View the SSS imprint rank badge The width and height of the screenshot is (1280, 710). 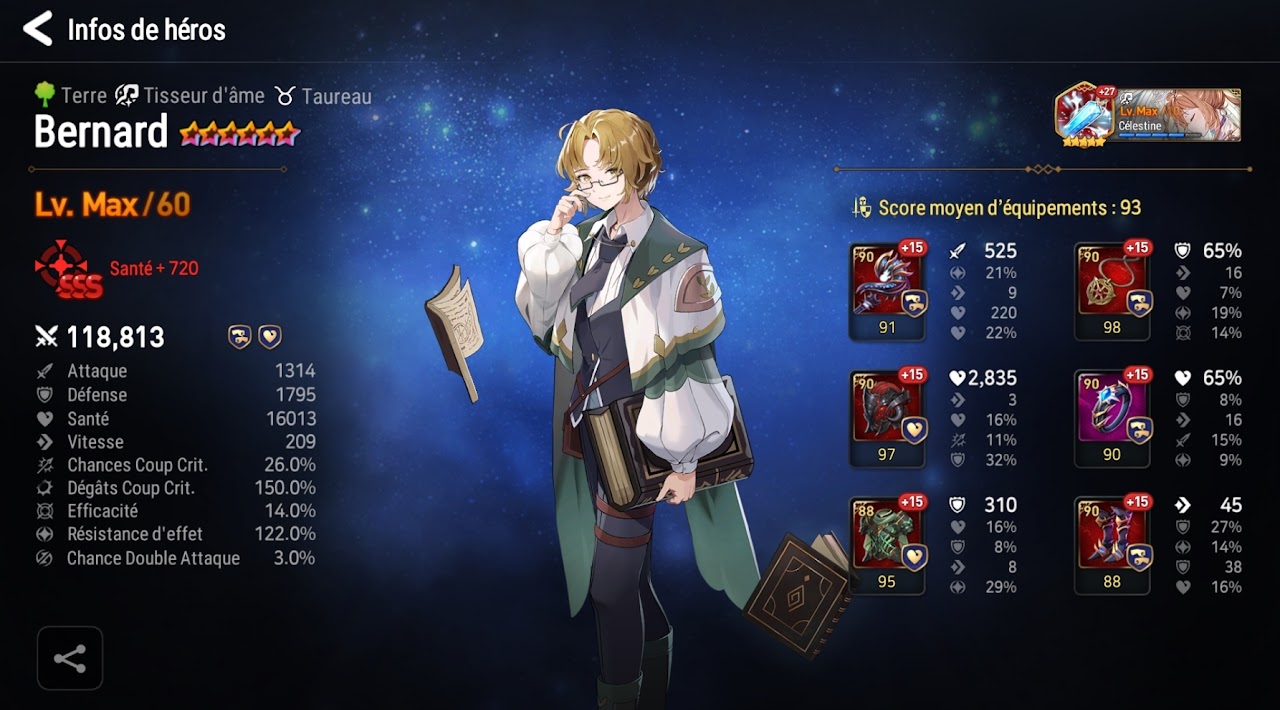click(x=68, y=269)
